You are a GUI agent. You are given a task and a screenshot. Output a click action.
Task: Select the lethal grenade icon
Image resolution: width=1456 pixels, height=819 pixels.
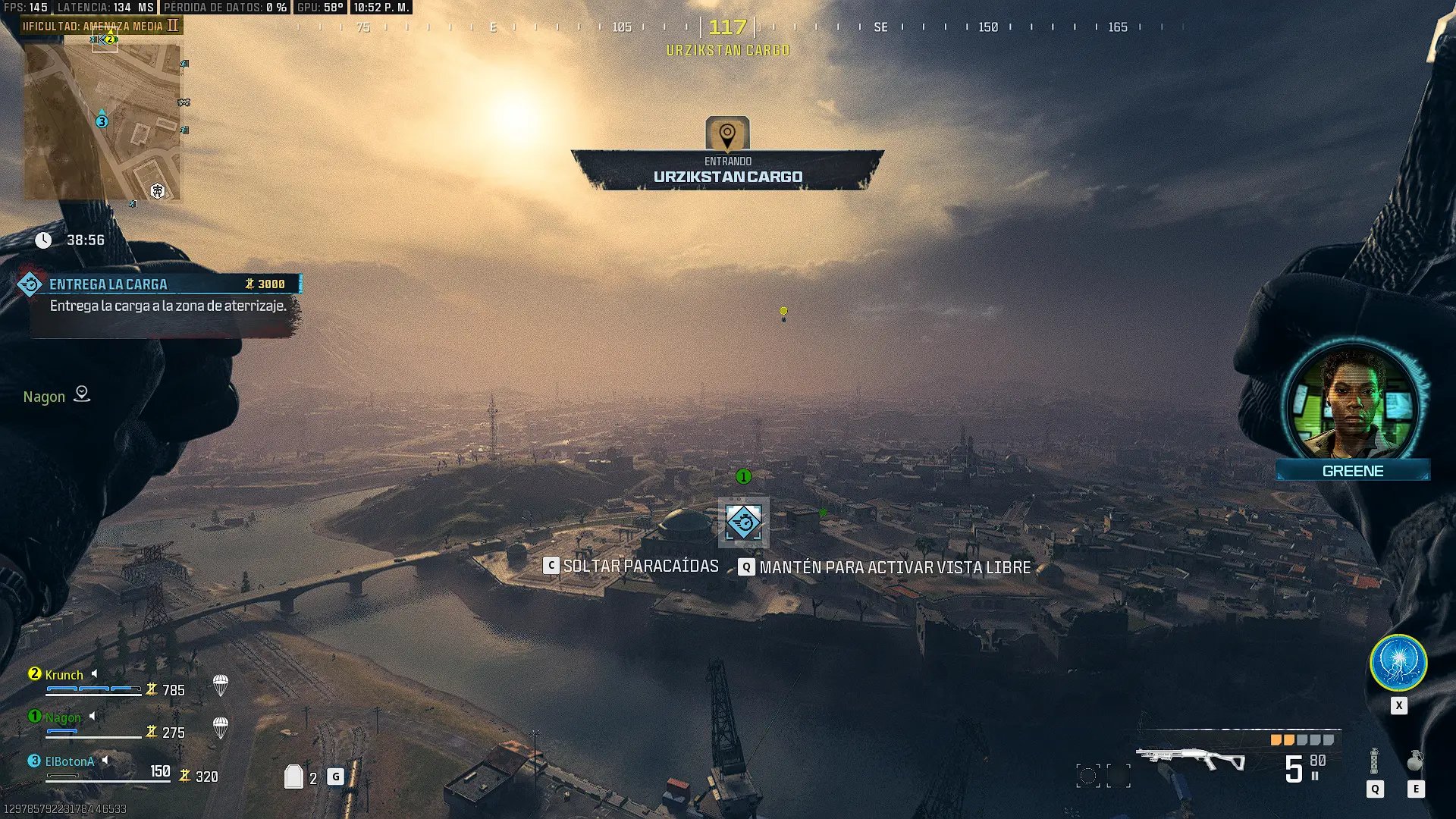[1415, 761]
